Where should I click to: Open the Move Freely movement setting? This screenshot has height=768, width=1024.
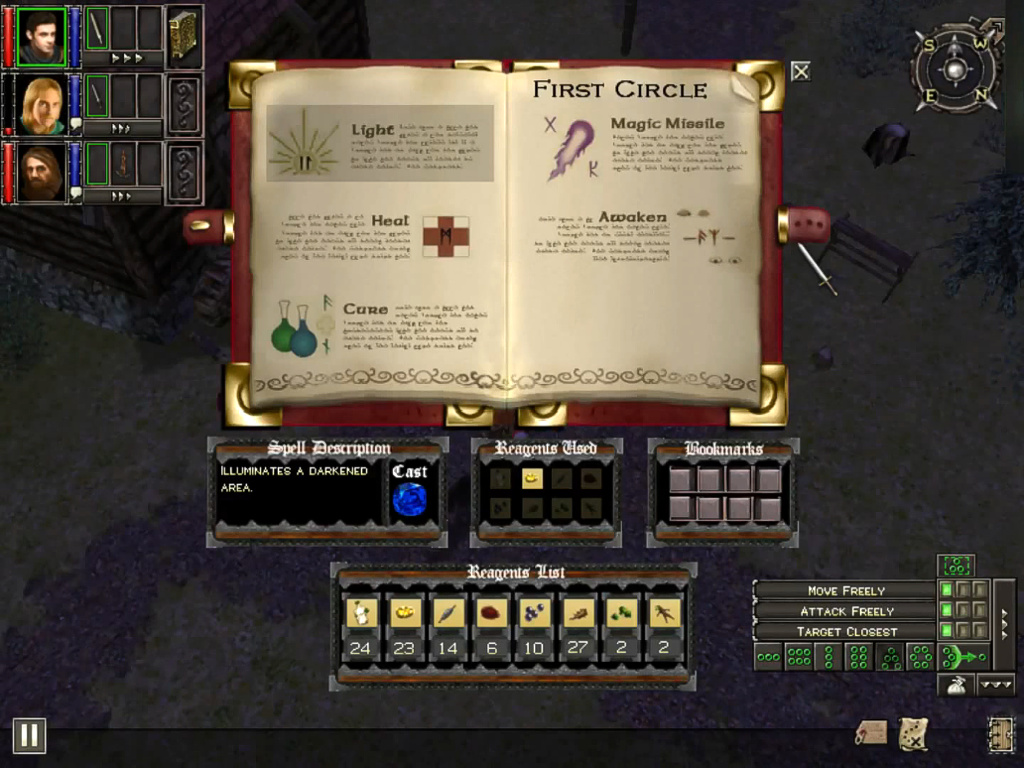click(x=845, y=591)
